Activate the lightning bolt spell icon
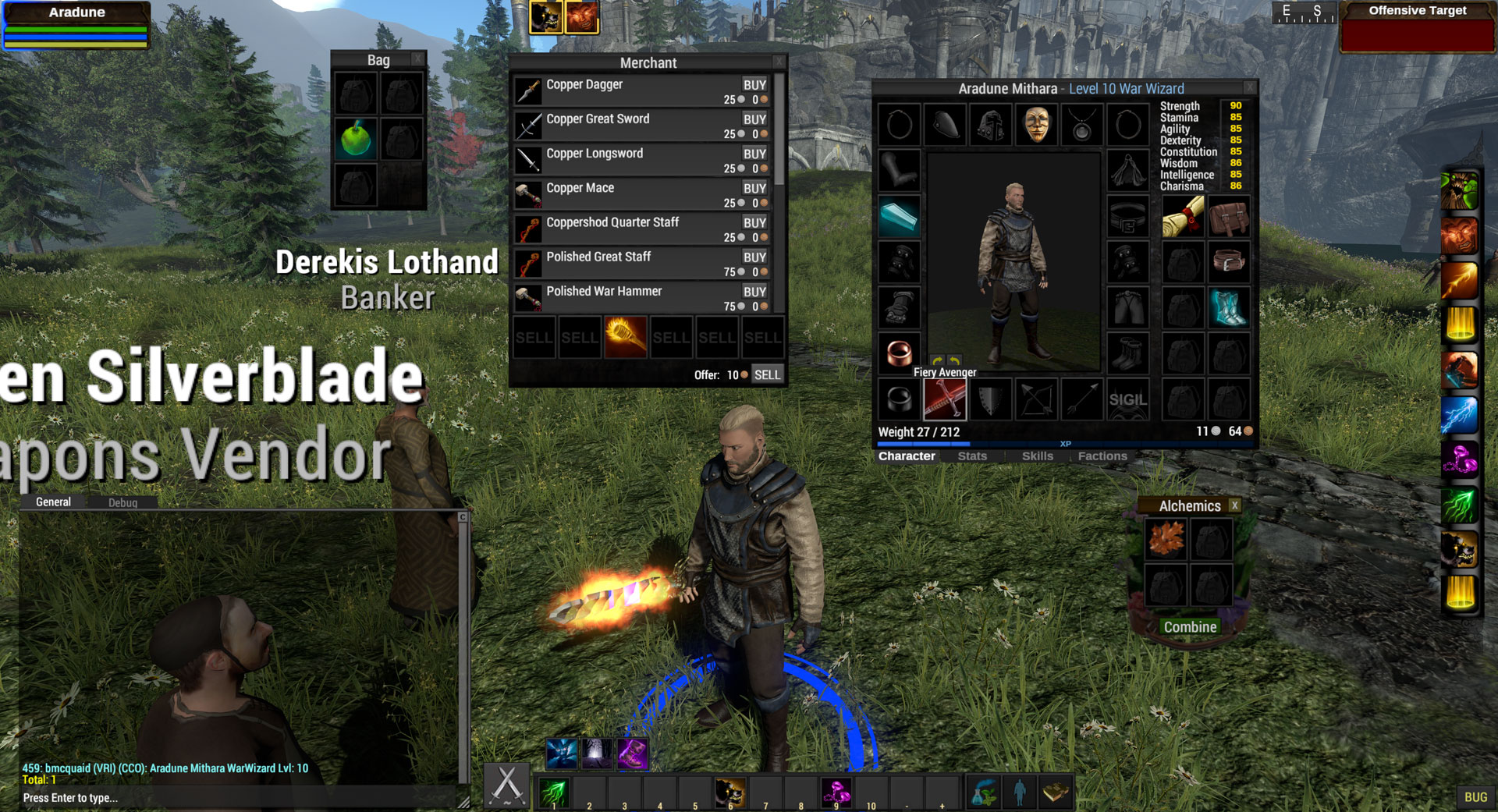Viewport: 1498px width, 812px height. [x=1459, y=415]
